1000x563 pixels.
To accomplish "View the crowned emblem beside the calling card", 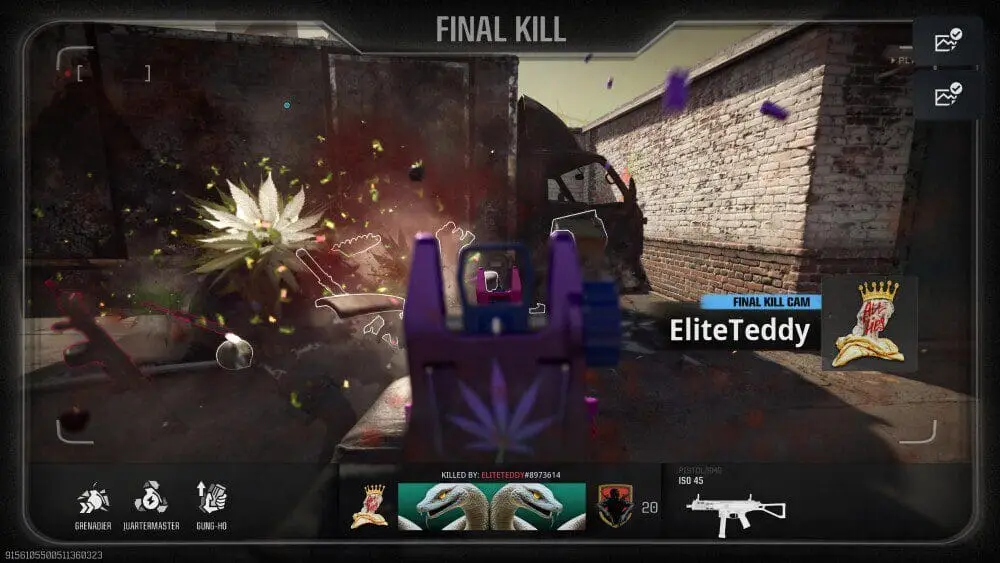I will [369, 506].
